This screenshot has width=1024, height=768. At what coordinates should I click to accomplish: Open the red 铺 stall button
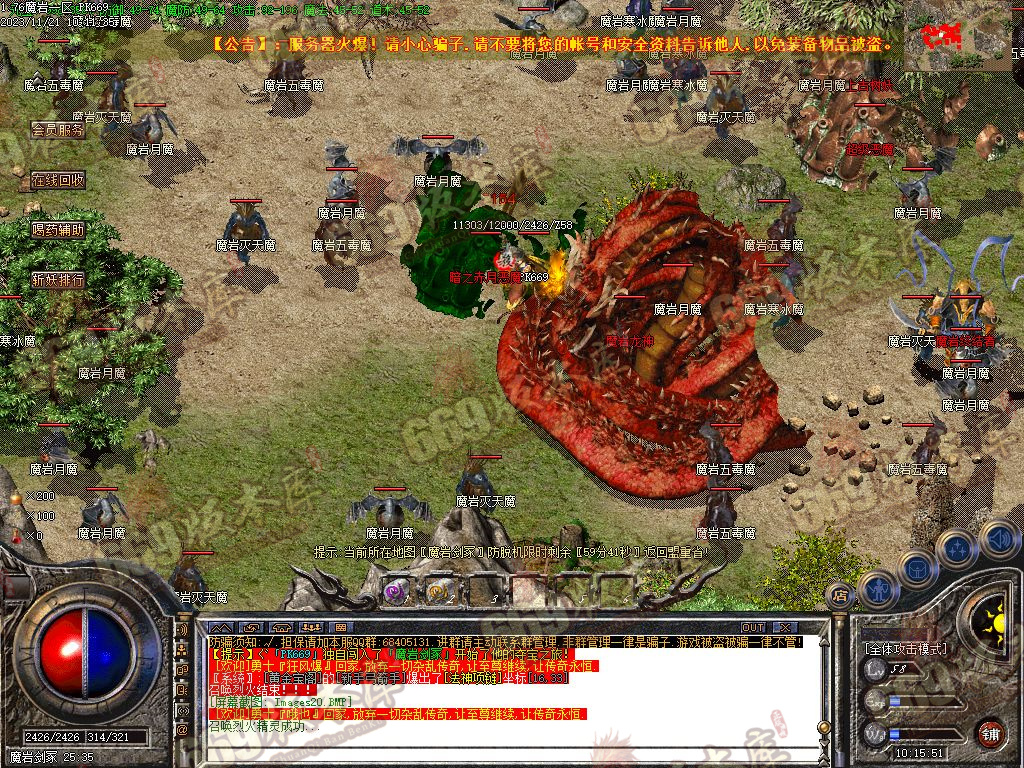991,733
